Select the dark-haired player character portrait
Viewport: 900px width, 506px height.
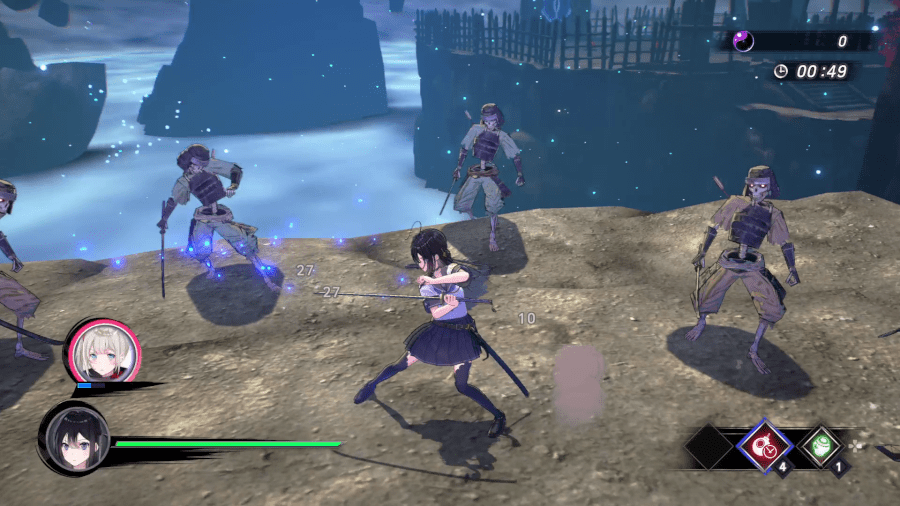coord(73,439)
